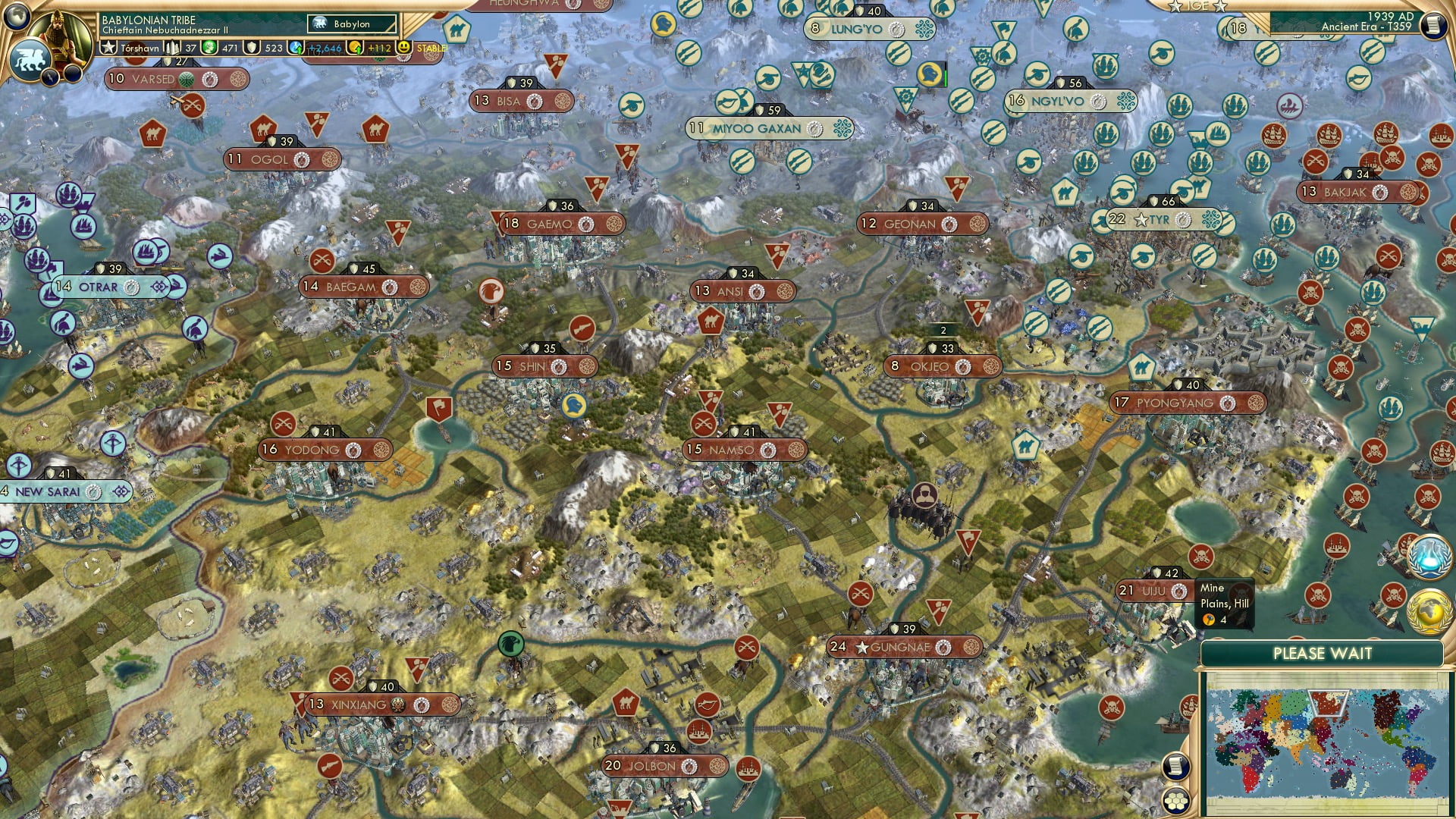Click the shield defense indicator showing 523
This screenshot has width=1456, height=819.
click(x=253, y=49)
